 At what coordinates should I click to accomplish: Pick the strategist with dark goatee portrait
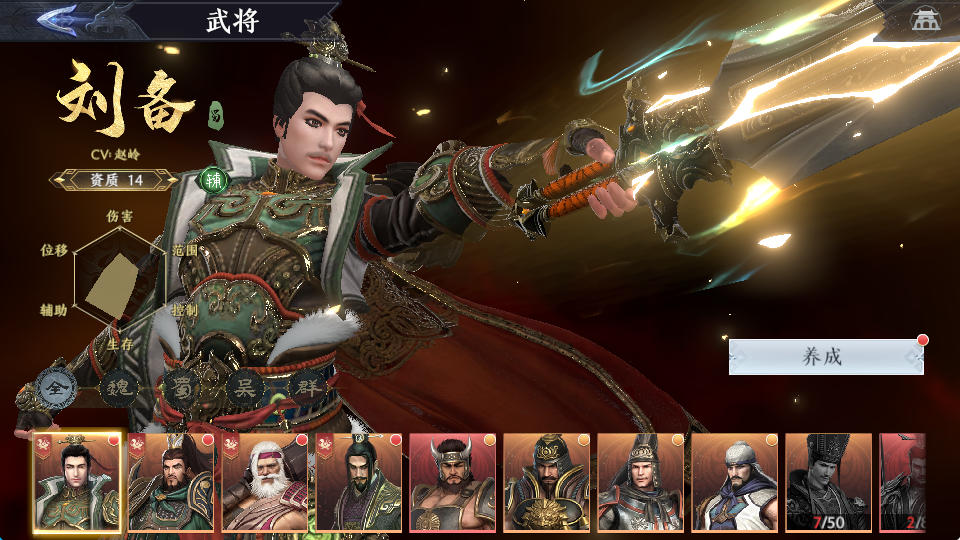tap(358, 482)
